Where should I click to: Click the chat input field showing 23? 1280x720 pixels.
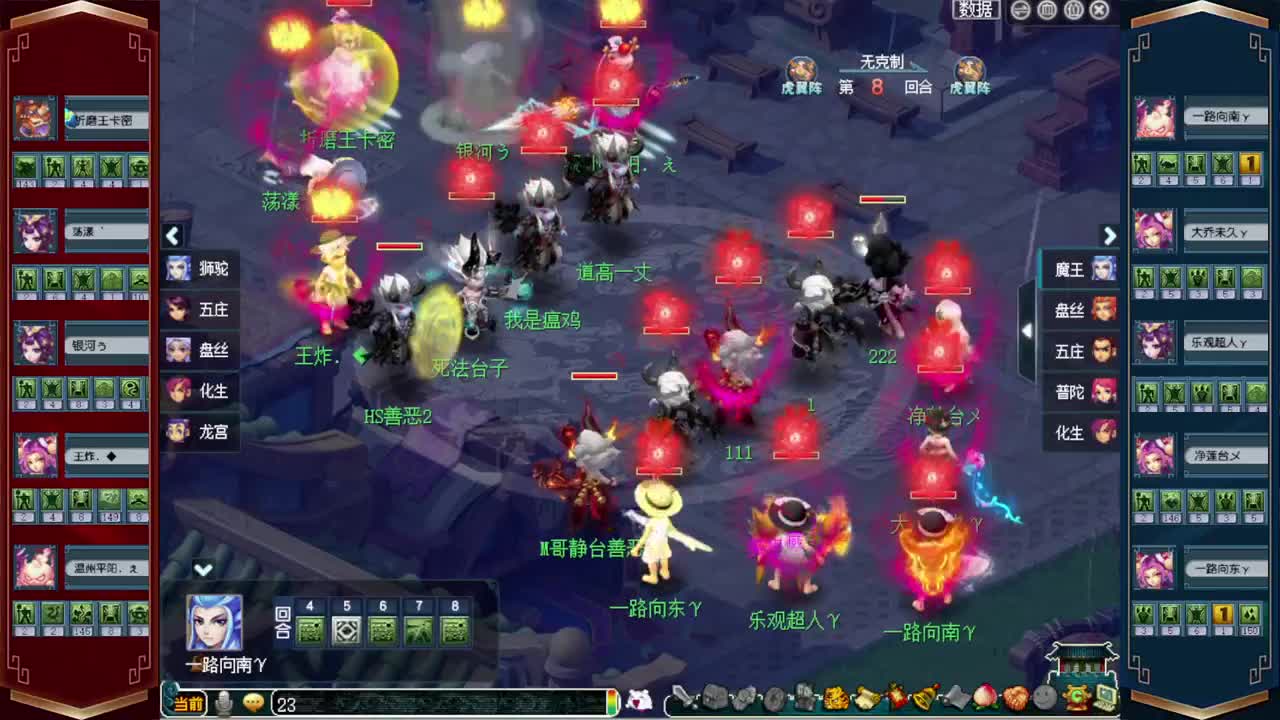(400, 702)
